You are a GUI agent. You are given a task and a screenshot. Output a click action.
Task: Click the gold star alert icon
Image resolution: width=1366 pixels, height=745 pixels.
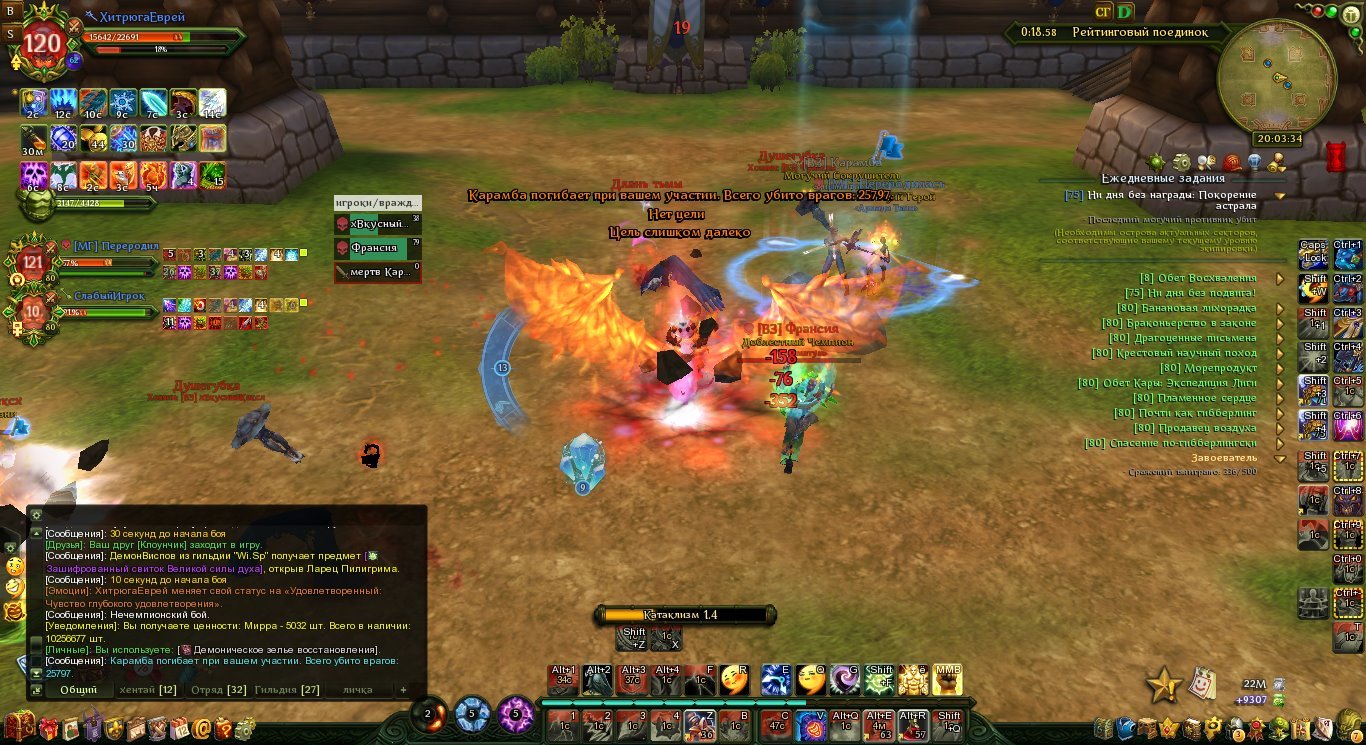[x=1164, y=685]
